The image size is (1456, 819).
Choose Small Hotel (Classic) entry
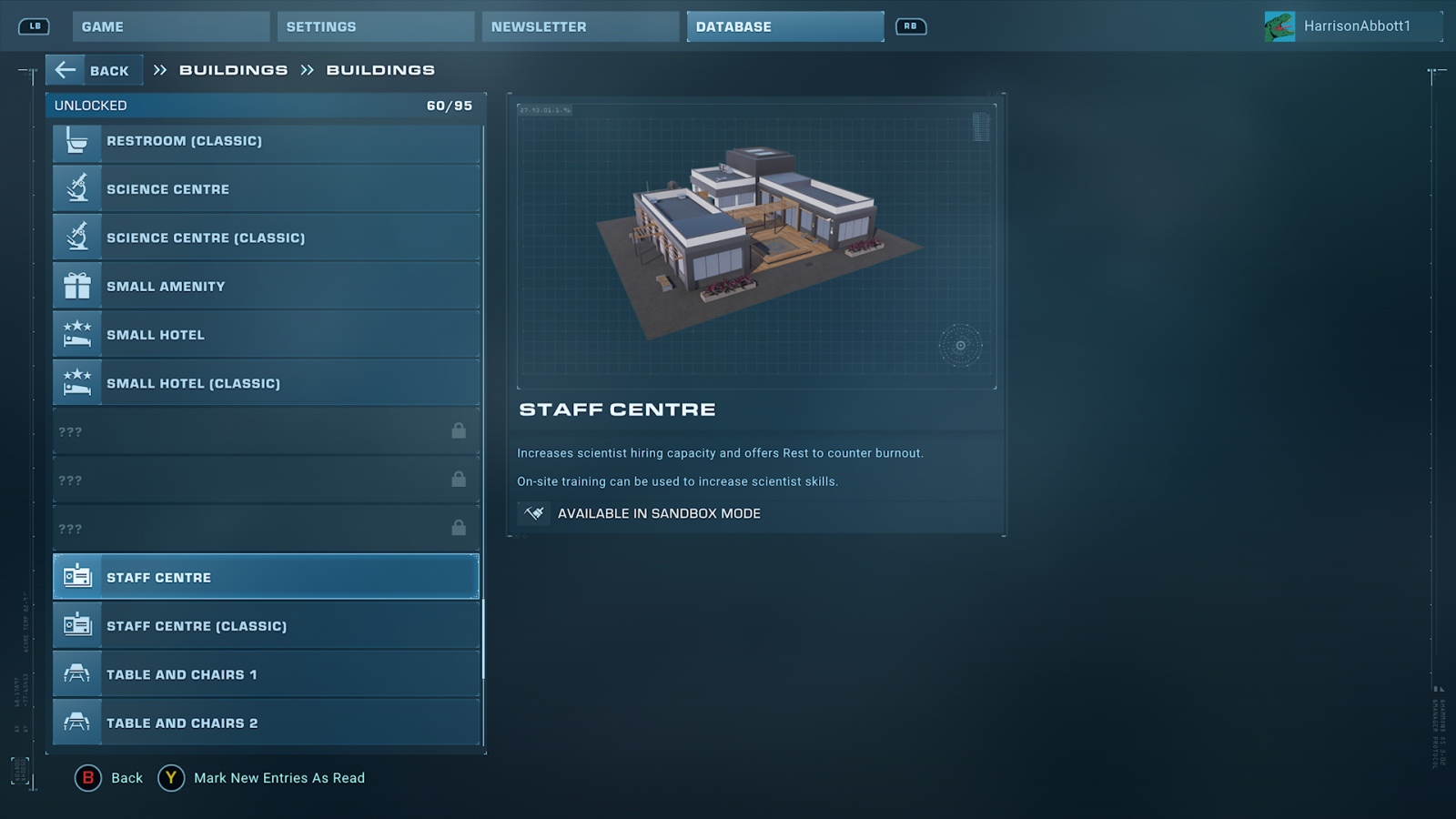coord(266,383)
